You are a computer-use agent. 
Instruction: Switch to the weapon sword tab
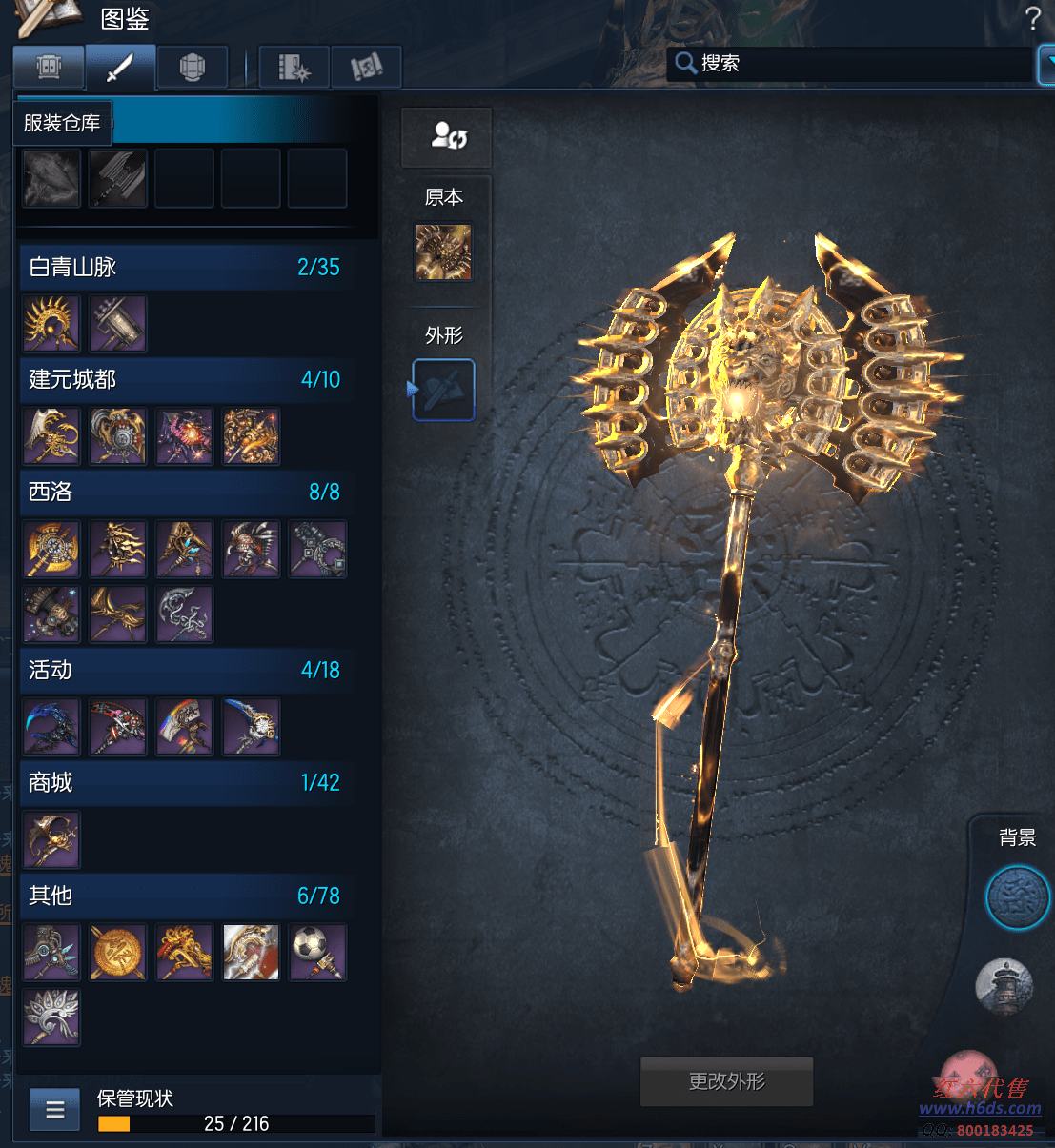tap(120, 68)
